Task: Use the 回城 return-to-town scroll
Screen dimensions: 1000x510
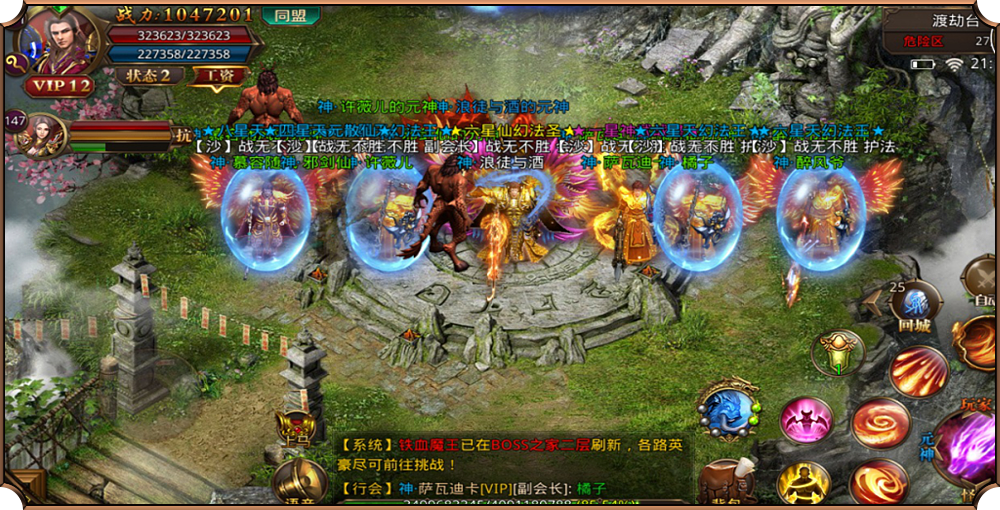Action: tap(914, 307)
